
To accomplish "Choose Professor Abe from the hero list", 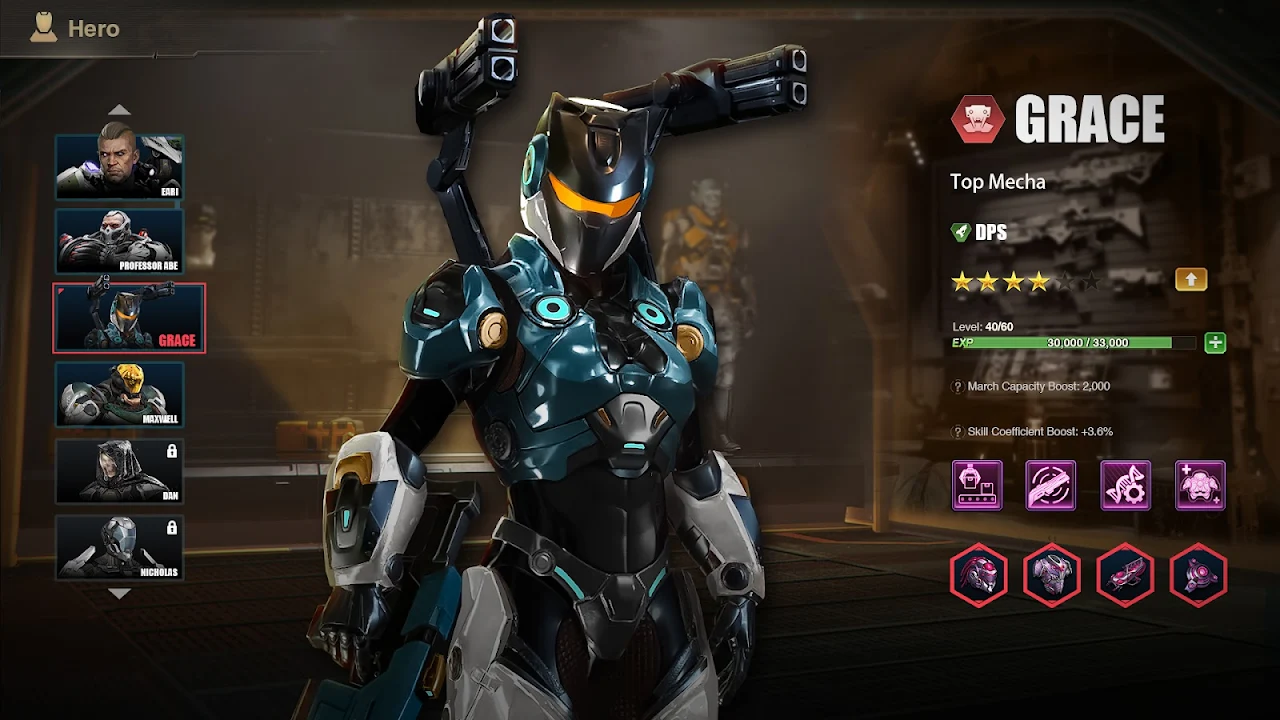I will (119, 241).
